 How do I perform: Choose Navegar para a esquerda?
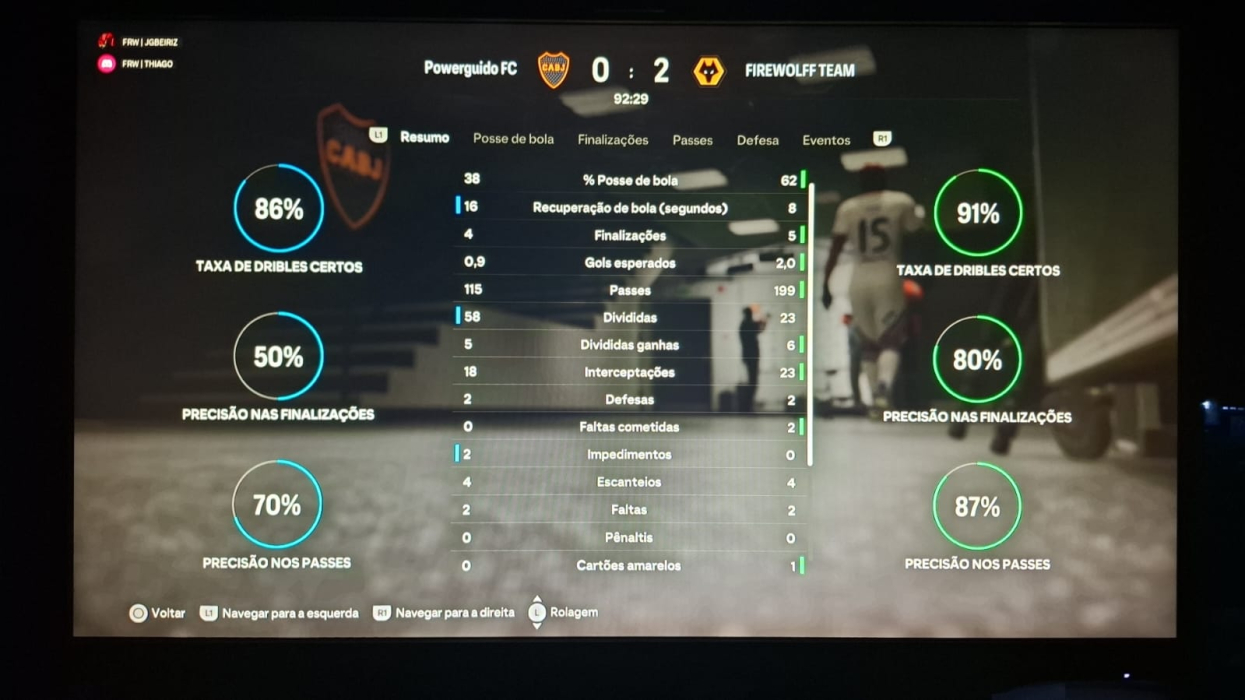click(x=279, y=613)
